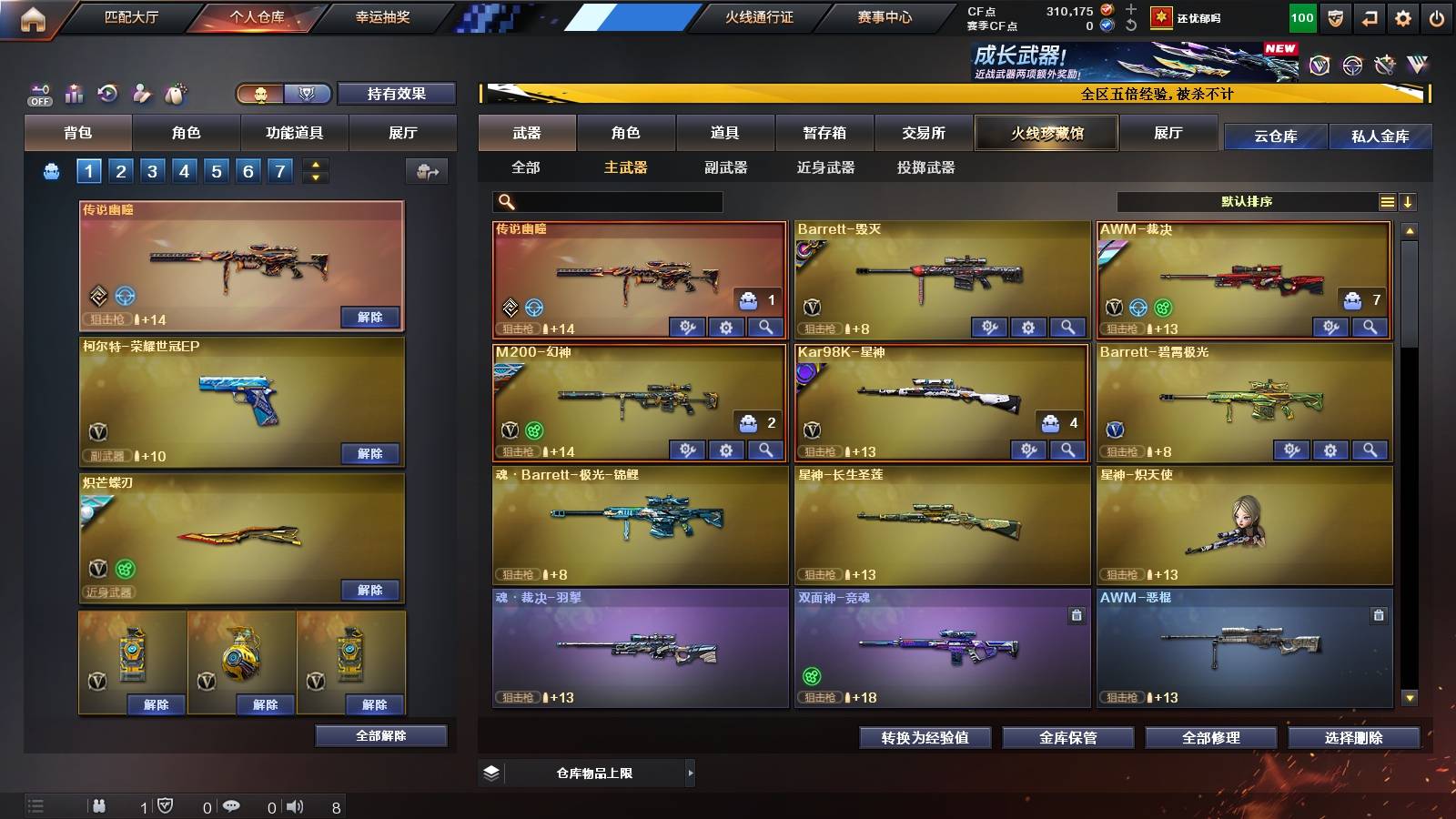Click the gear icon on M200-幻神 card
The height and width of the screenshot is (819, 1456).
point(725,449)
